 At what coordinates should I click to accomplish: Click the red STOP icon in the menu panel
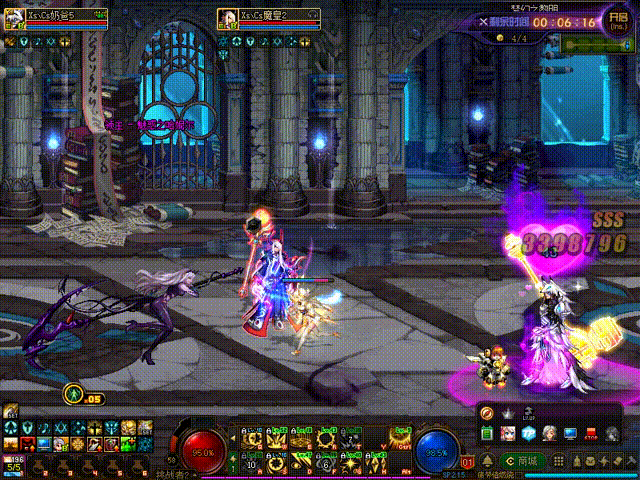tap(592, 433)
